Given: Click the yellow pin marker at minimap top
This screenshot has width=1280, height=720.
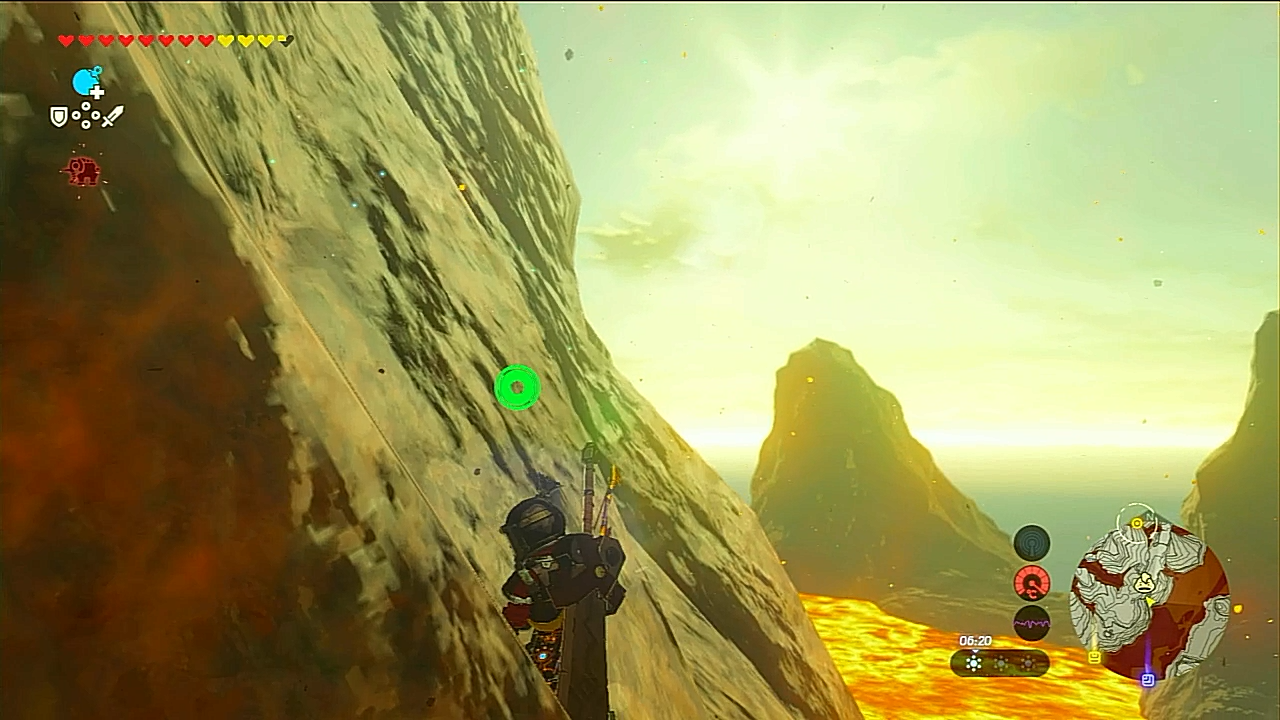Looking at the screenshot, I should point(1137,522).
